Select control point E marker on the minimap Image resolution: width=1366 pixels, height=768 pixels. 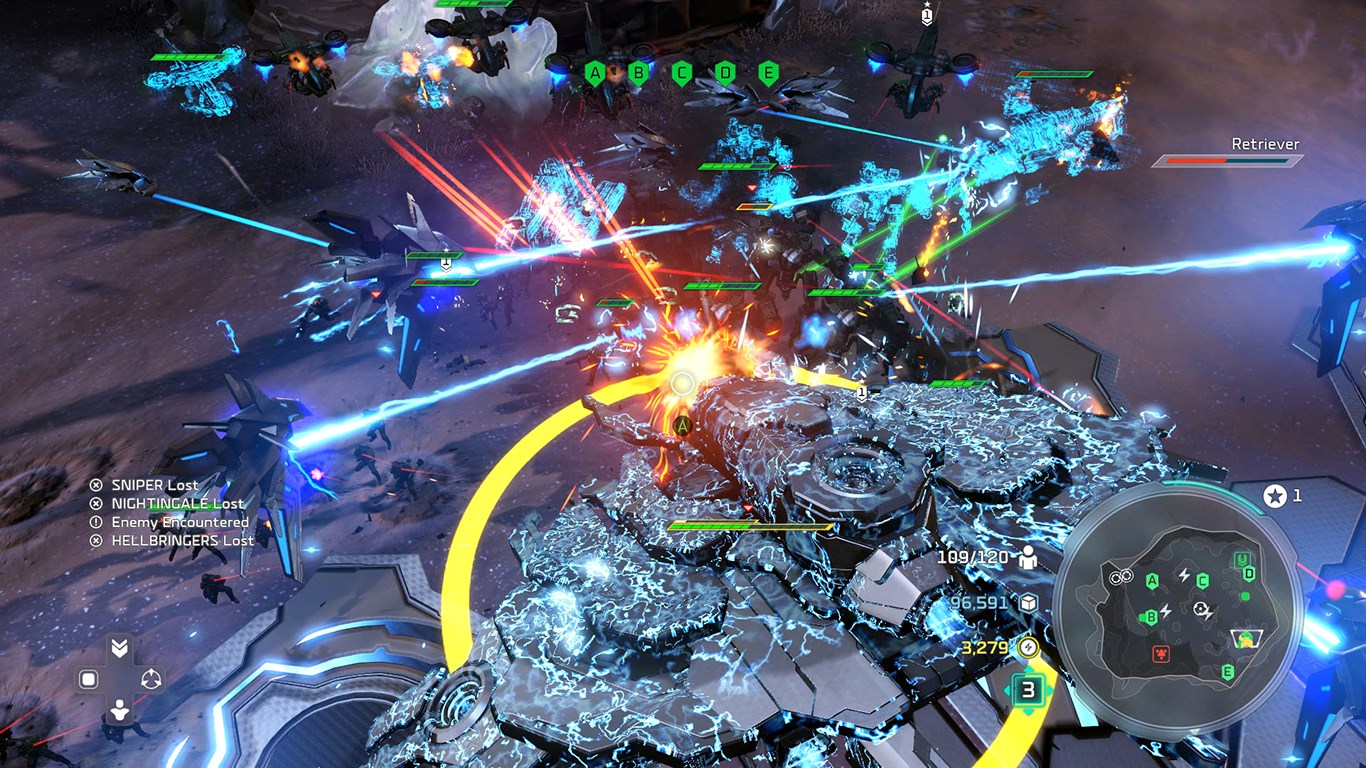(x=1227, y=672)
